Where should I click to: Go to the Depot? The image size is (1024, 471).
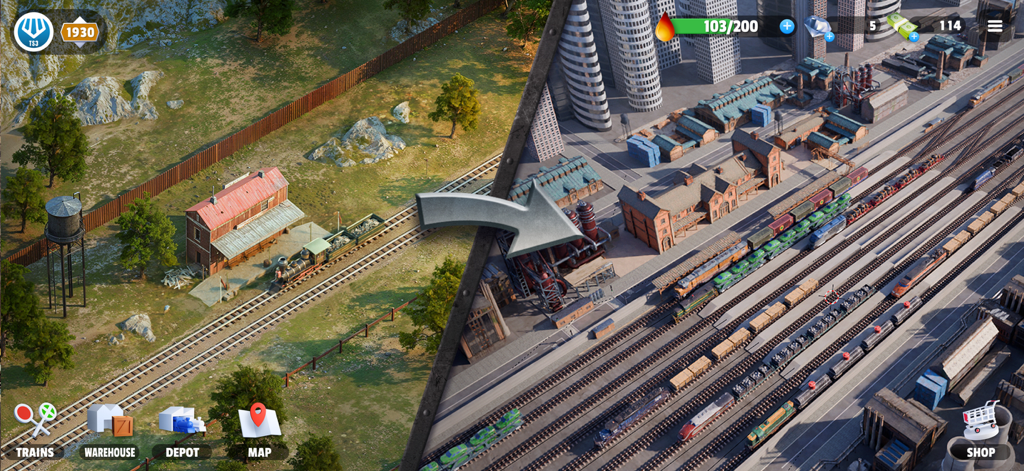click(x=181, y=428)
